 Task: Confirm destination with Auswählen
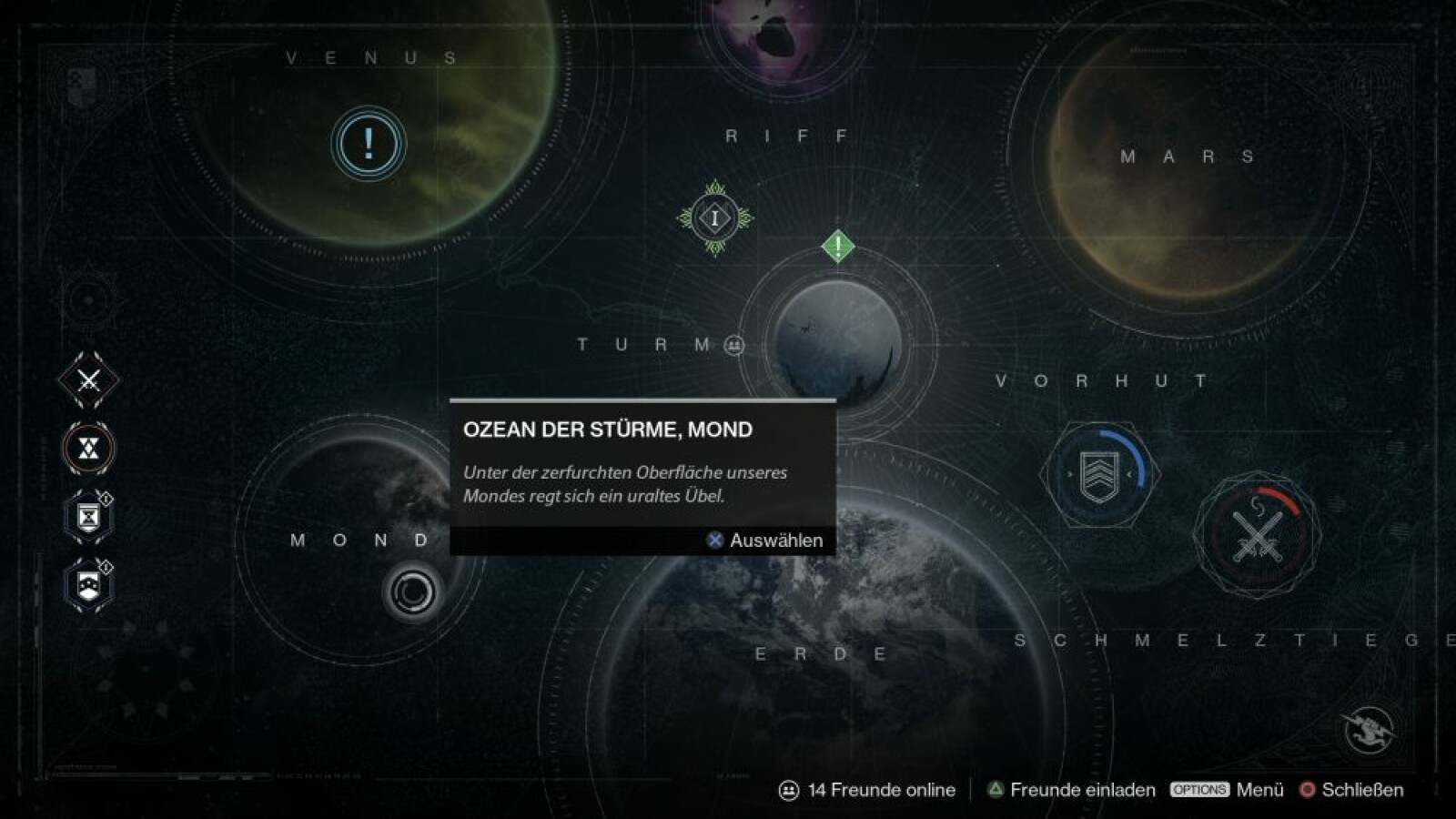pyautogui.click(x=765, y=541)
